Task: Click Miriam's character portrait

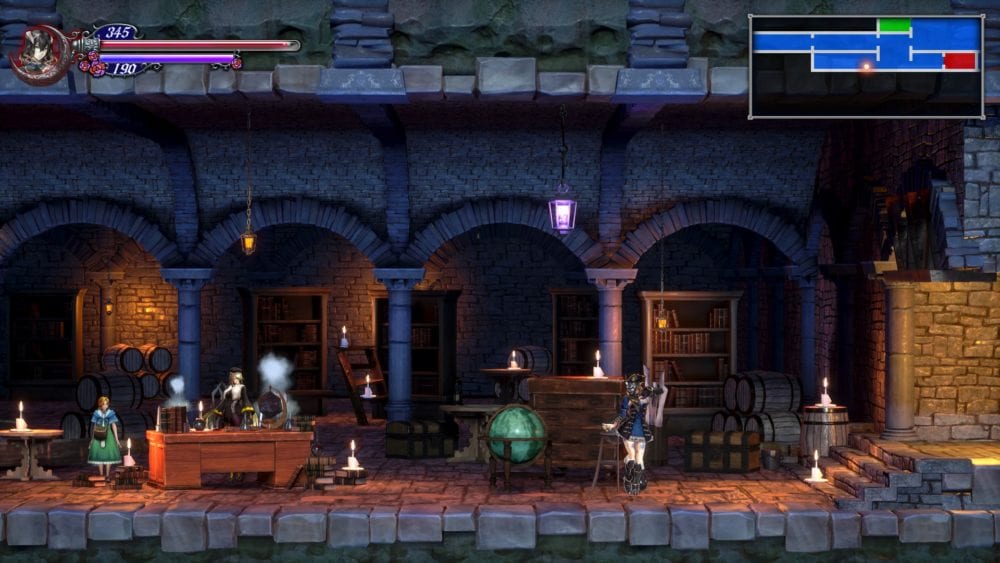Action: (x=39, y=54)
